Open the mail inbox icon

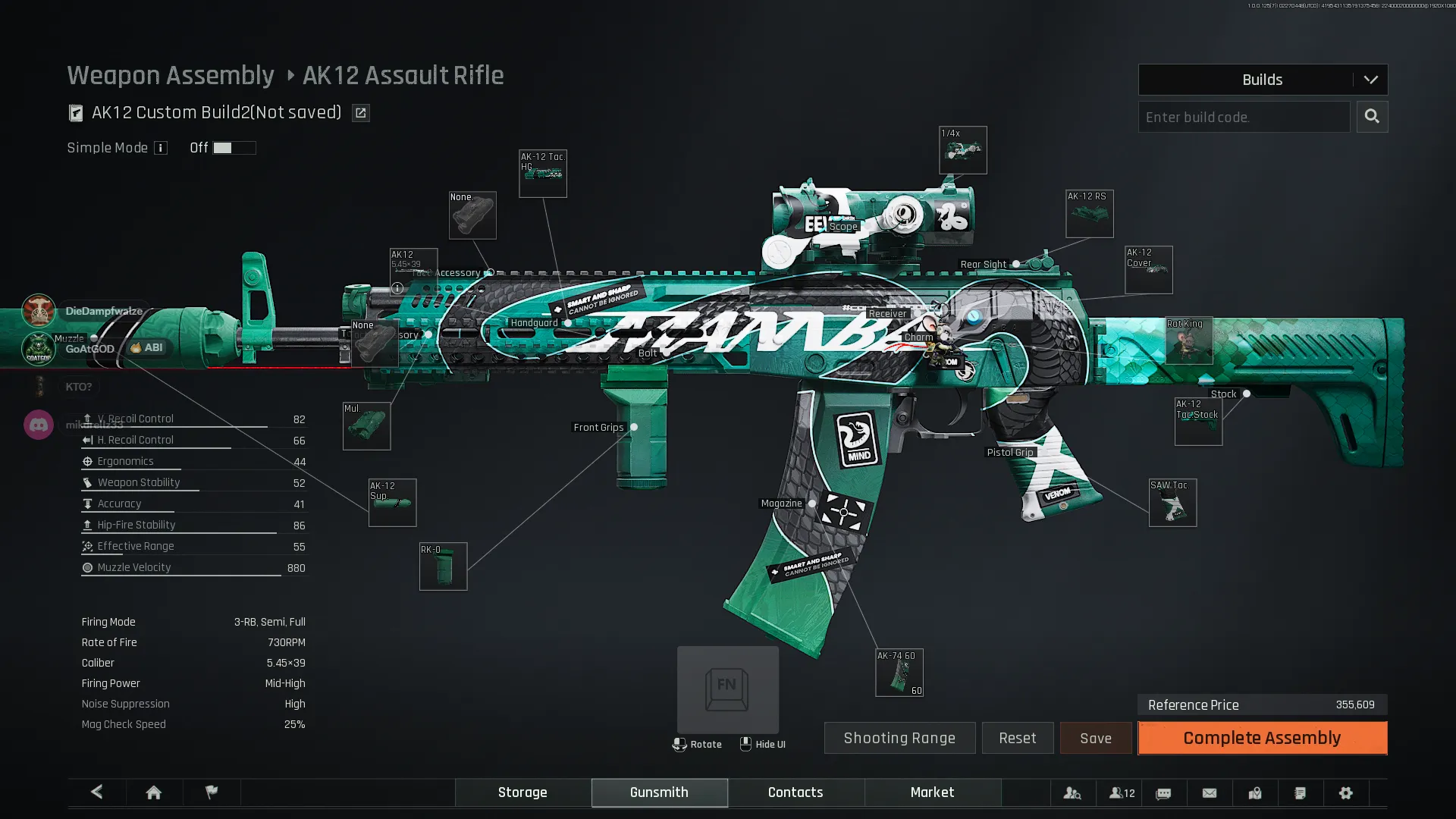click(1208, 792)
